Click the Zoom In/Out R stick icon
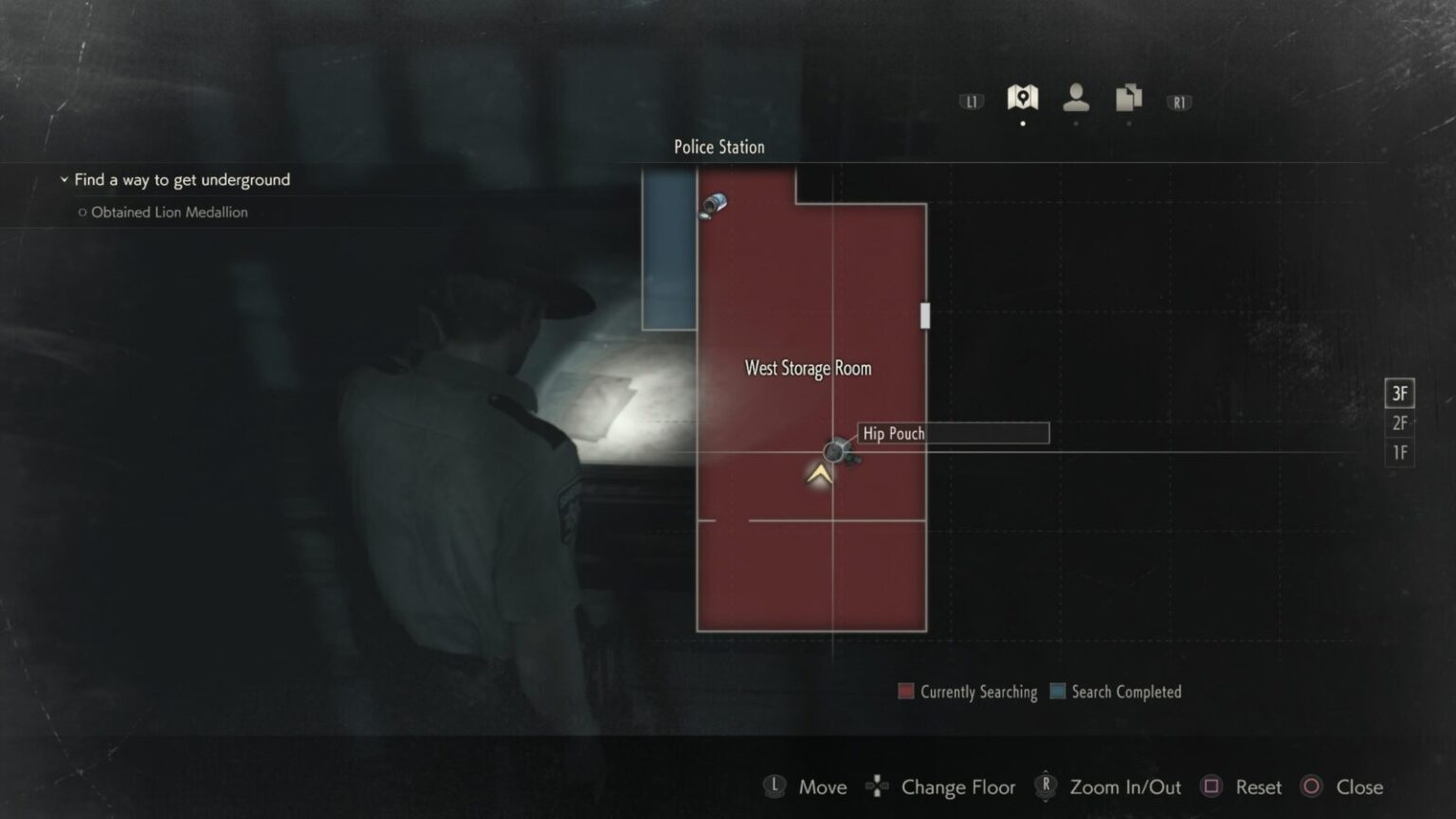The height and width of the screenshot is (819, 1456). [1046, 786]
